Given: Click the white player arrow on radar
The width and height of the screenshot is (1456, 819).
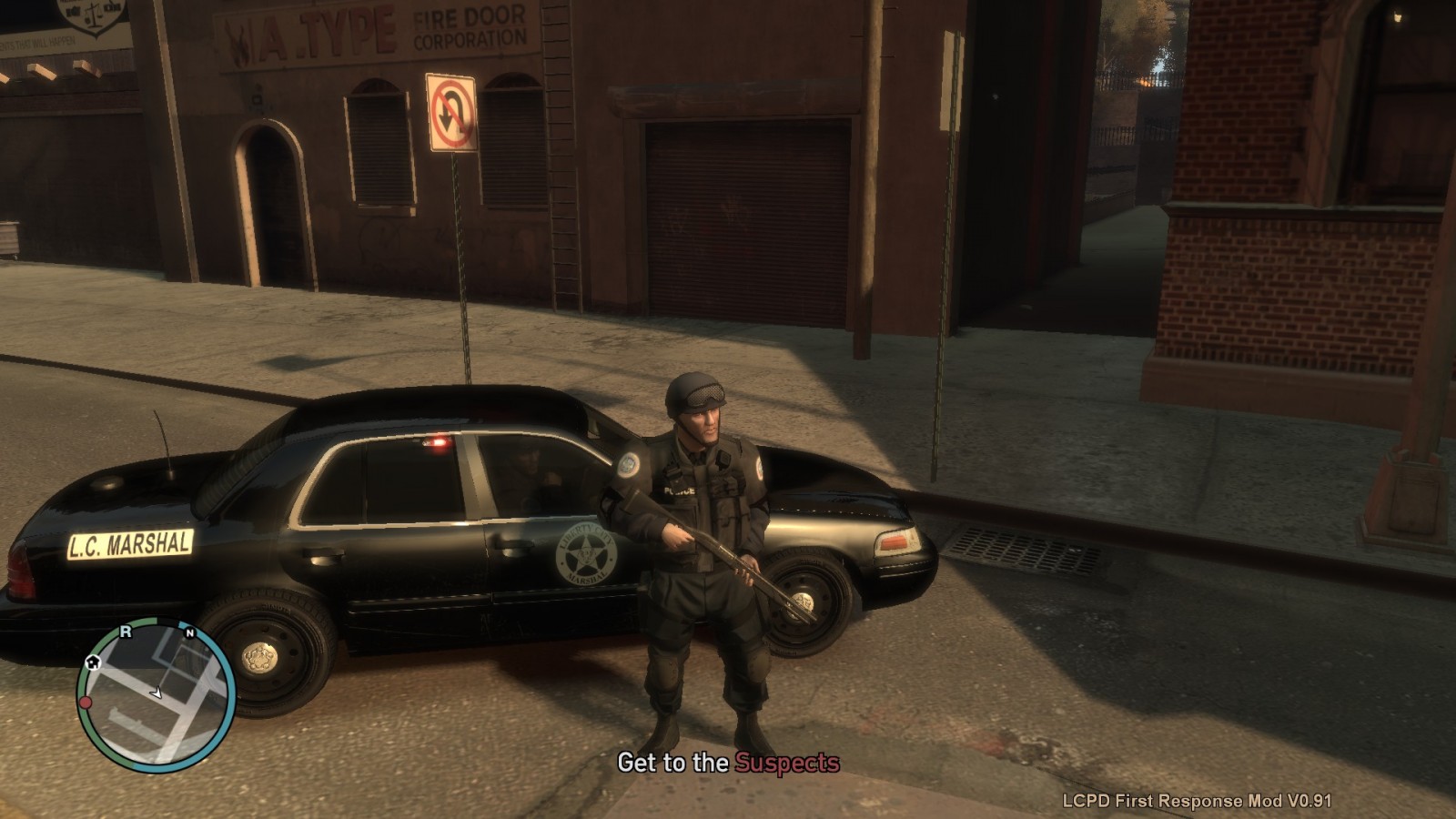Looking at the screenshot, I should coord(157,693).
